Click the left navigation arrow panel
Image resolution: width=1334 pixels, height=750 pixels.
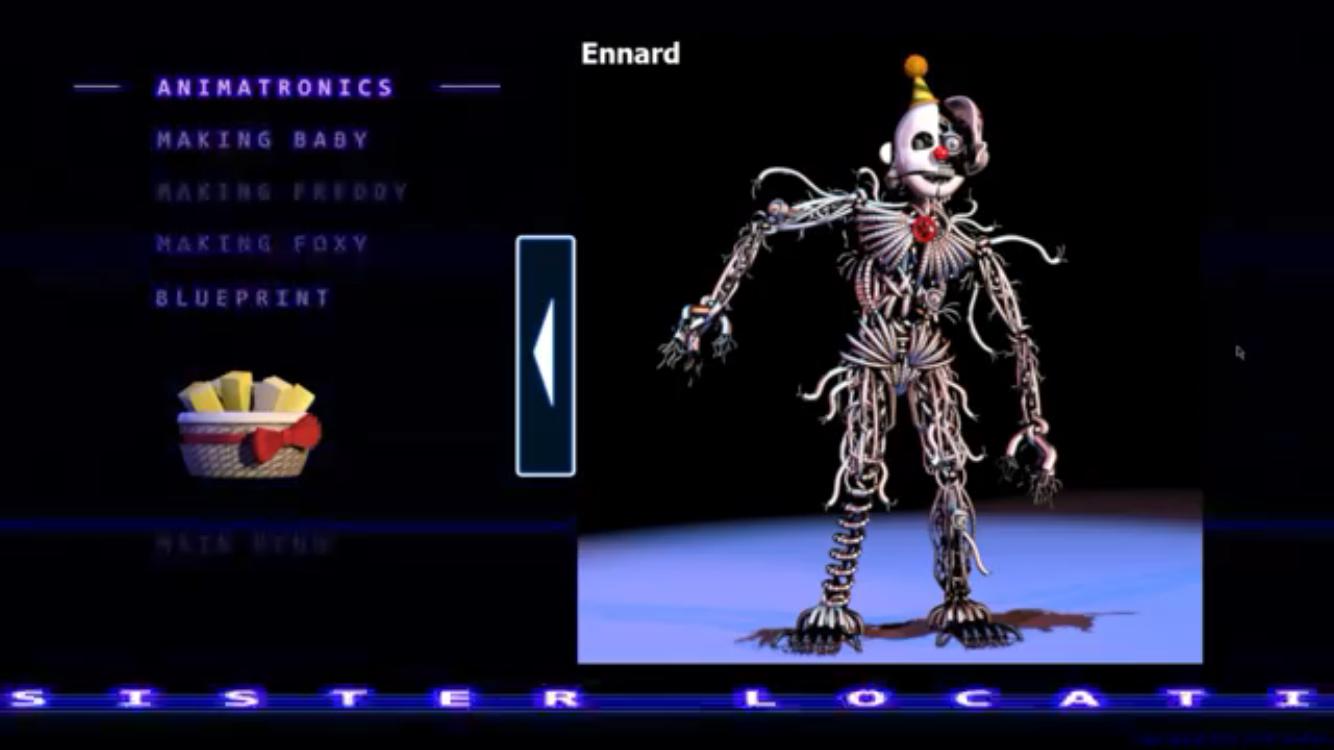(545, 355)
